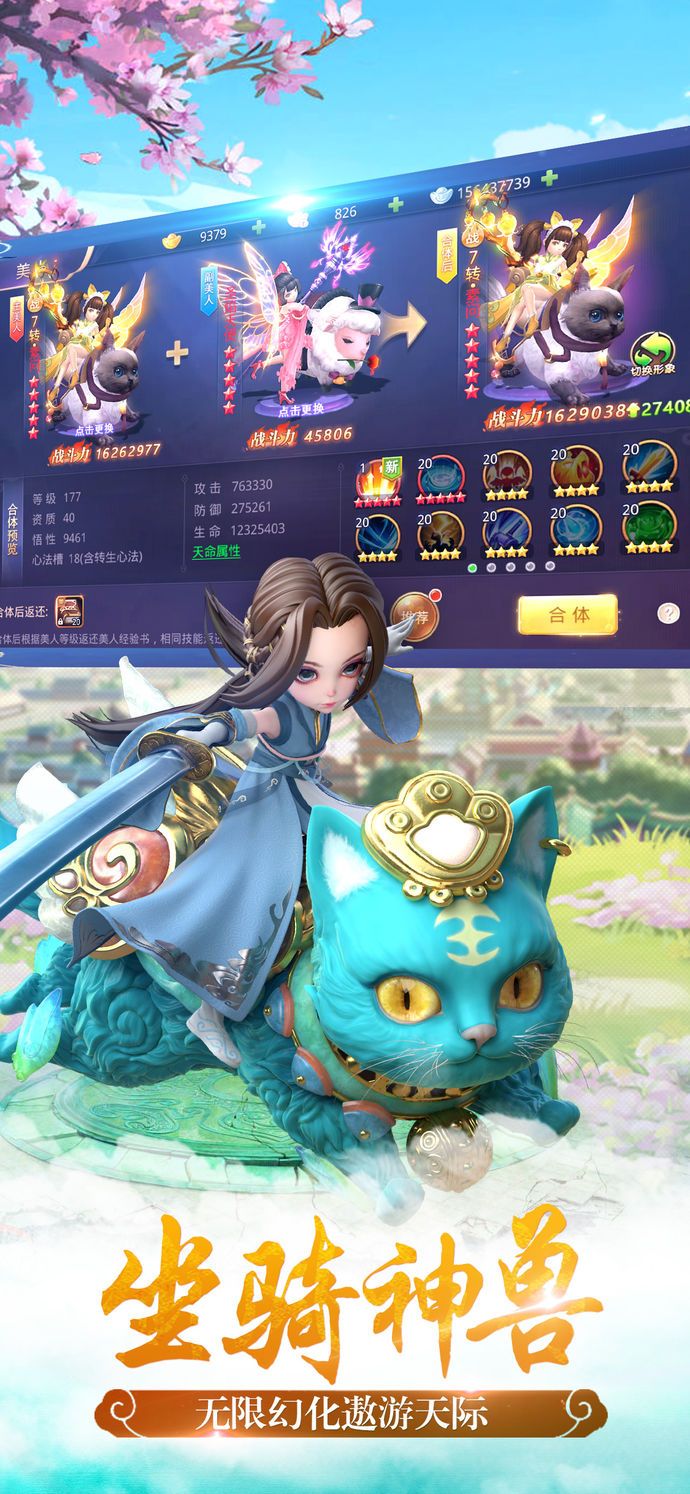Tap the yellow 合体 merge button

click(567, 614)
